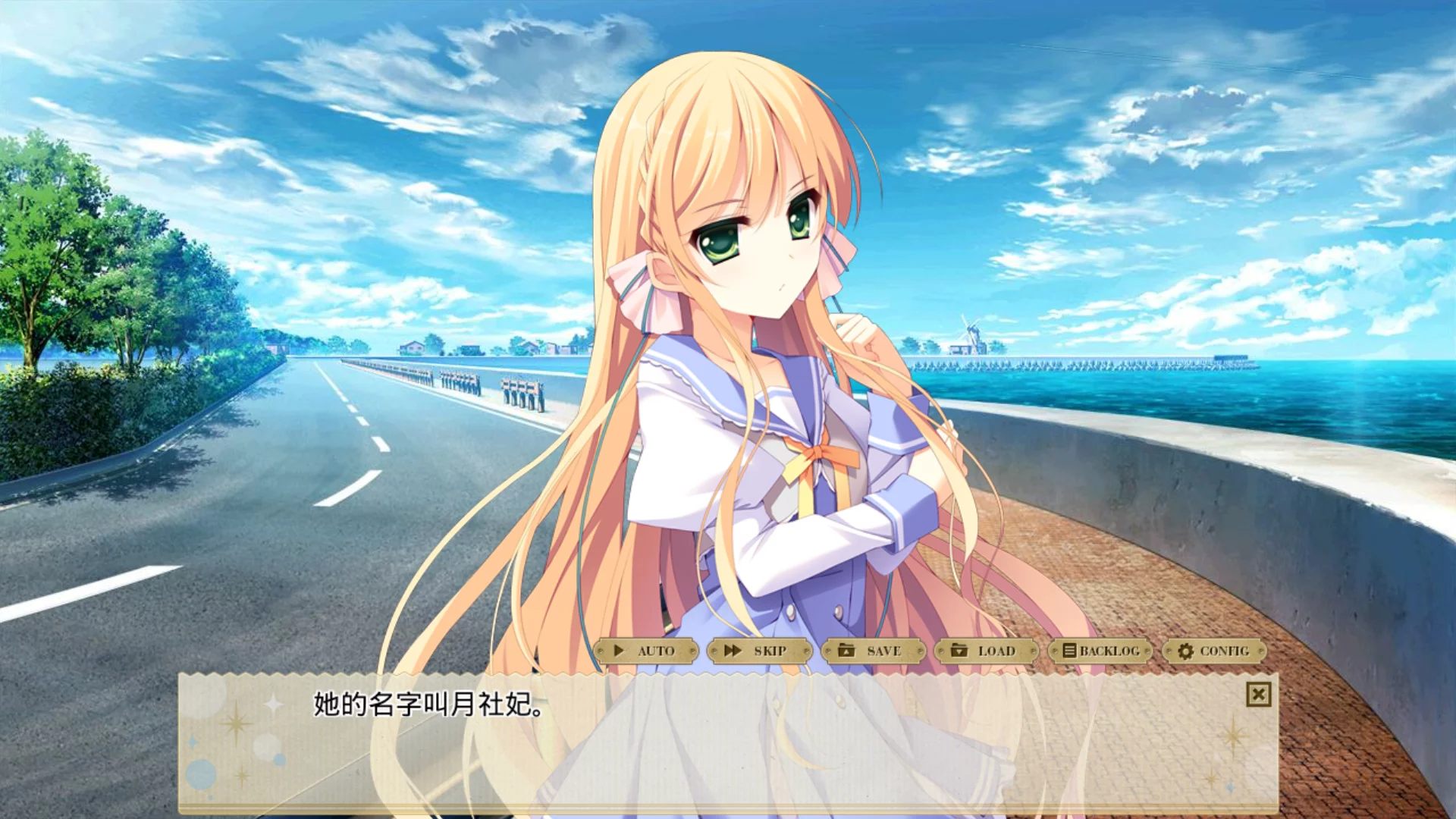
Task: Select the AUTO toolbar plate
Action: 651,651
